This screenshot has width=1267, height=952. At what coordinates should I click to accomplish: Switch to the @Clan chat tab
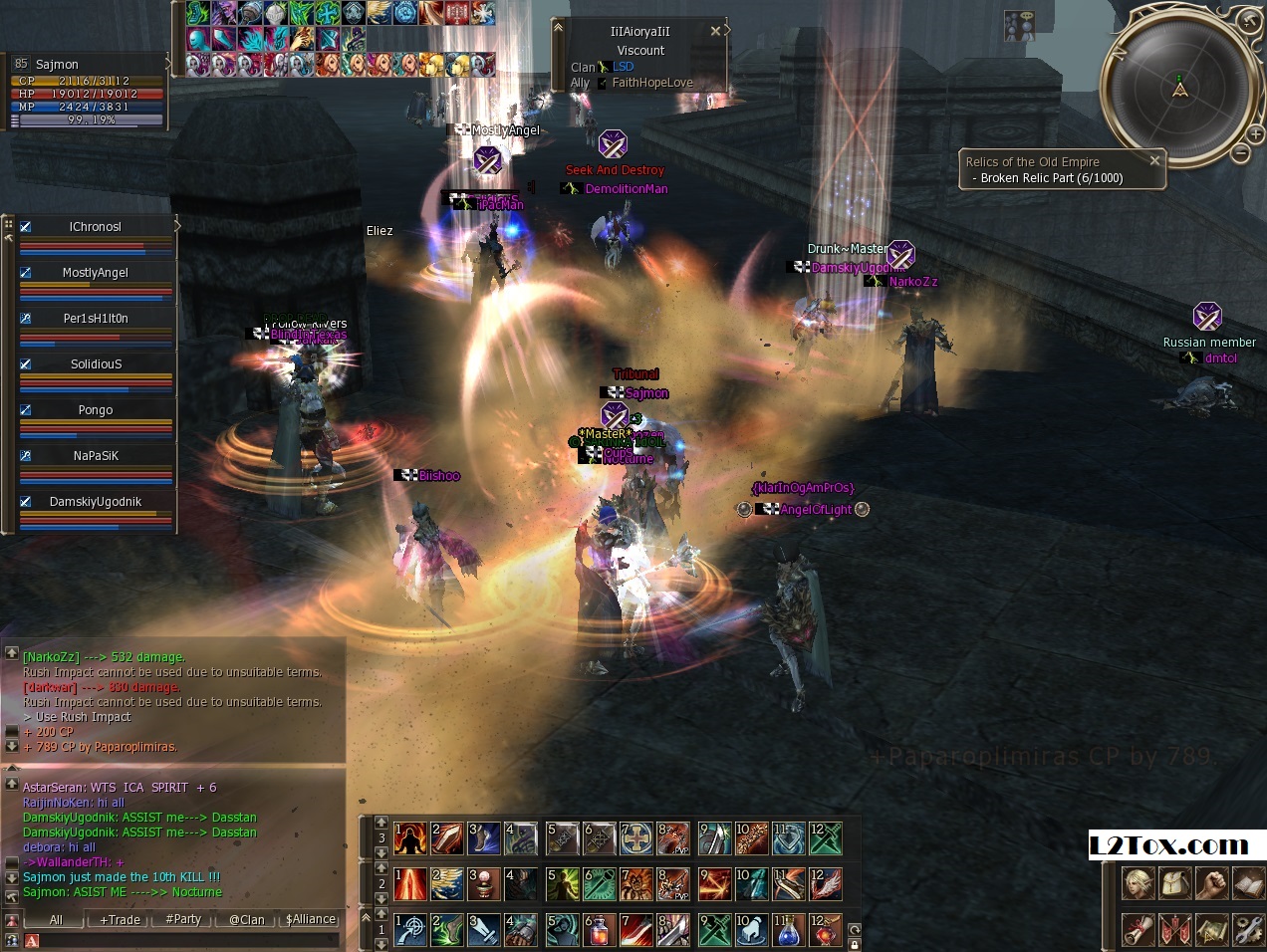click(246, 919)
